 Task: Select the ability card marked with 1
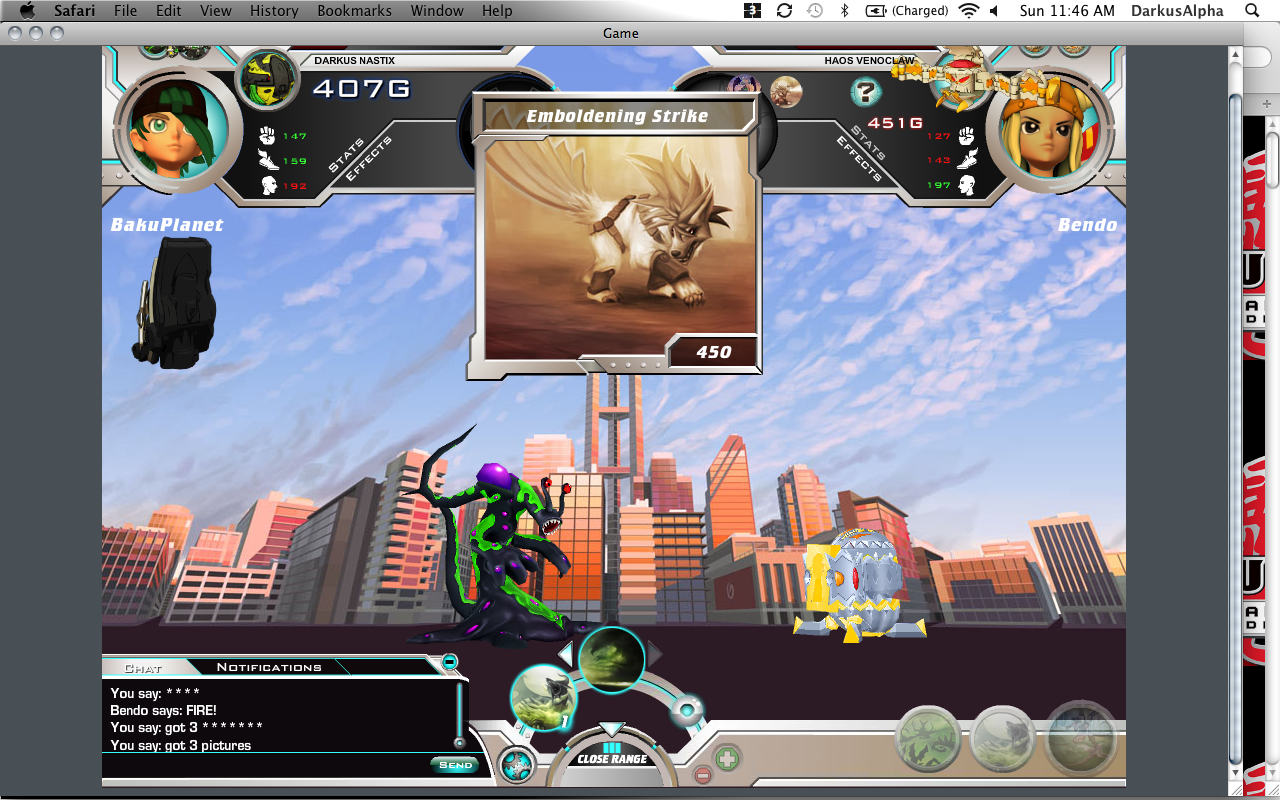click(x=543, y=697)
